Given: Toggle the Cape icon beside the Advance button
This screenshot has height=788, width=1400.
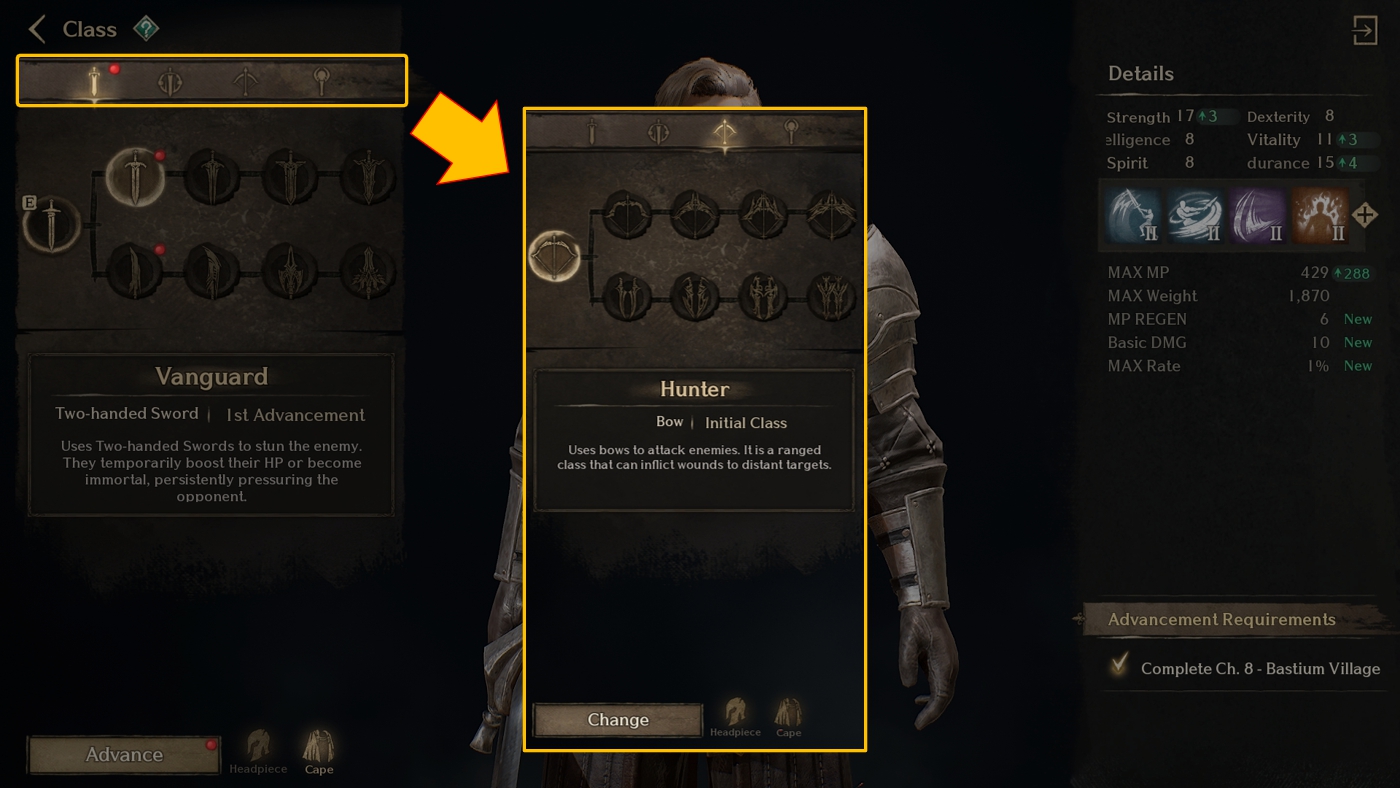Looking at the screenshot, I should 319,751.
